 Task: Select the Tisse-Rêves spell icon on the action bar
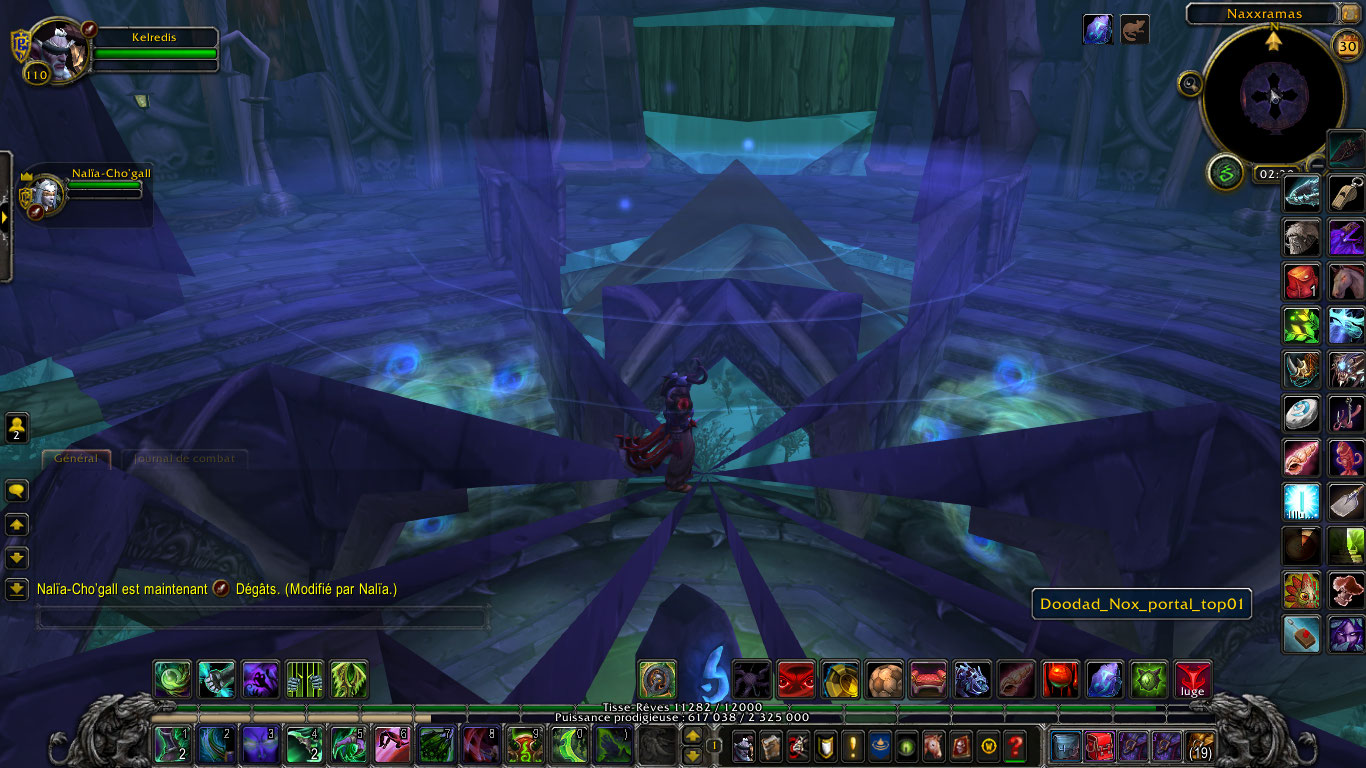click(x=656, y=678)
